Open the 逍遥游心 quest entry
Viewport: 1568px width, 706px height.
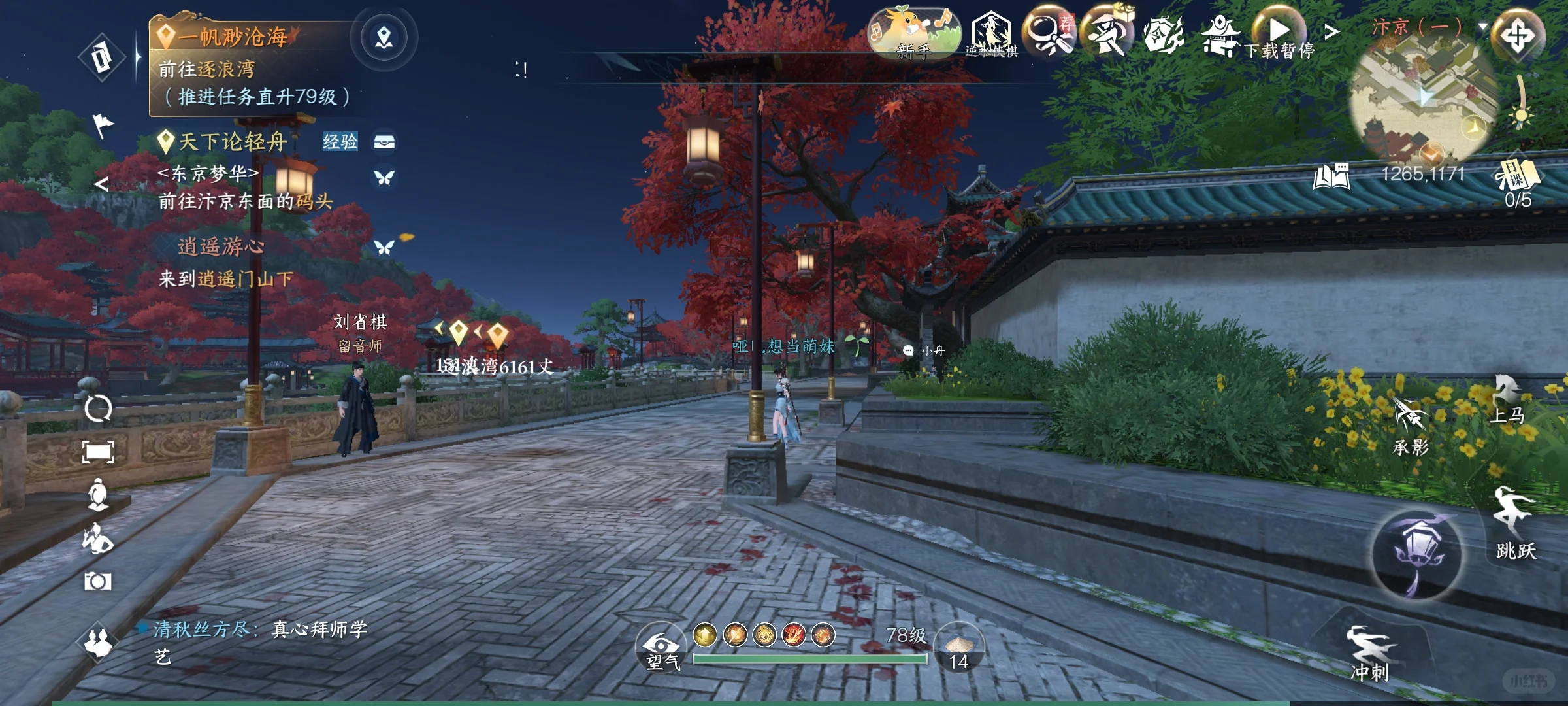(221, 246)
